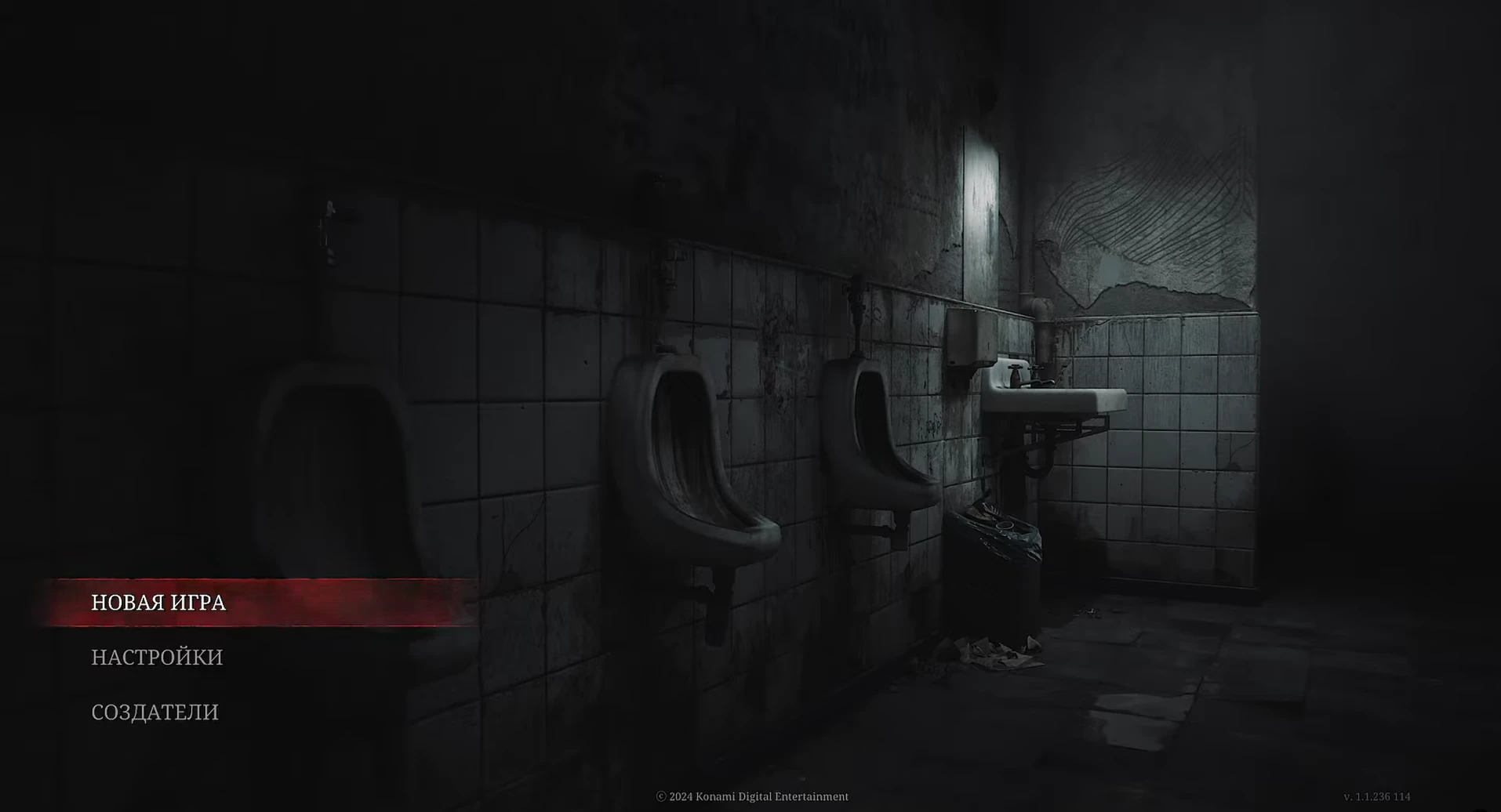This screenshot has height=812, width=1501.
Task: View the development team under СОЗДАТЕЛИ
Action: click(155, 712)
